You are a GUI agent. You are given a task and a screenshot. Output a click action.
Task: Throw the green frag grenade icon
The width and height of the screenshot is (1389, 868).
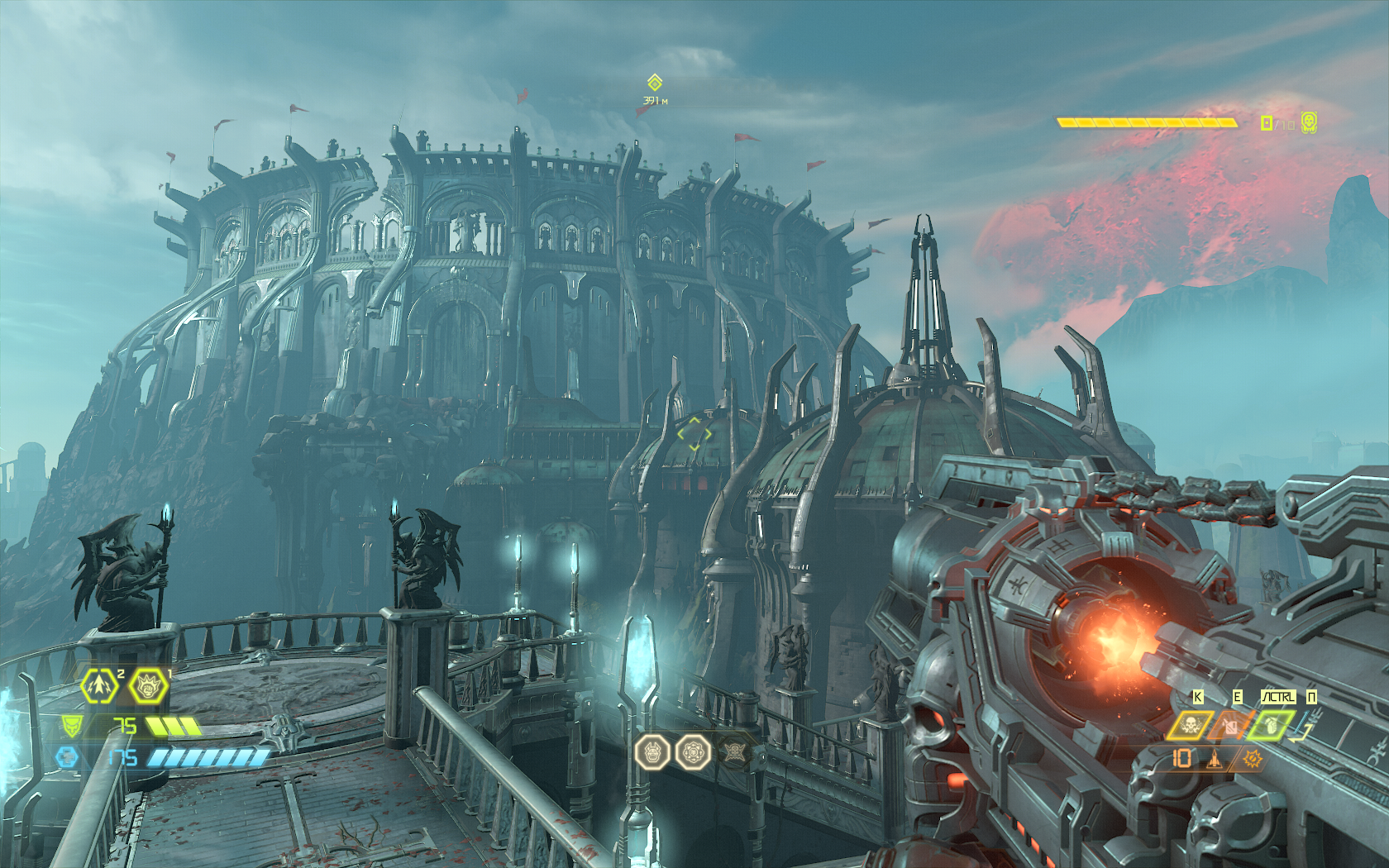tap(1270, 726)
